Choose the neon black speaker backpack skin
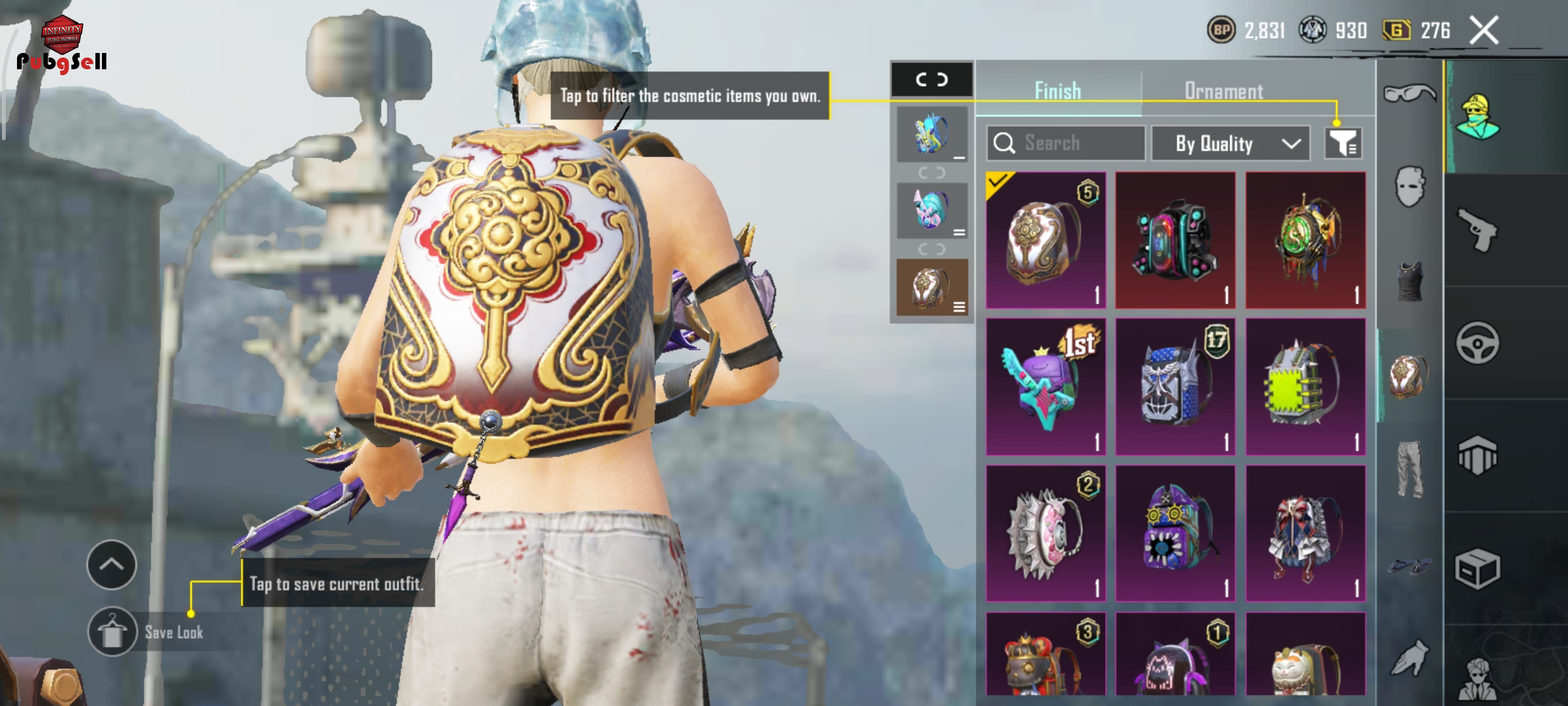Image resolution: width=1568 pixels, height=706 pixels. point(1175,240)
